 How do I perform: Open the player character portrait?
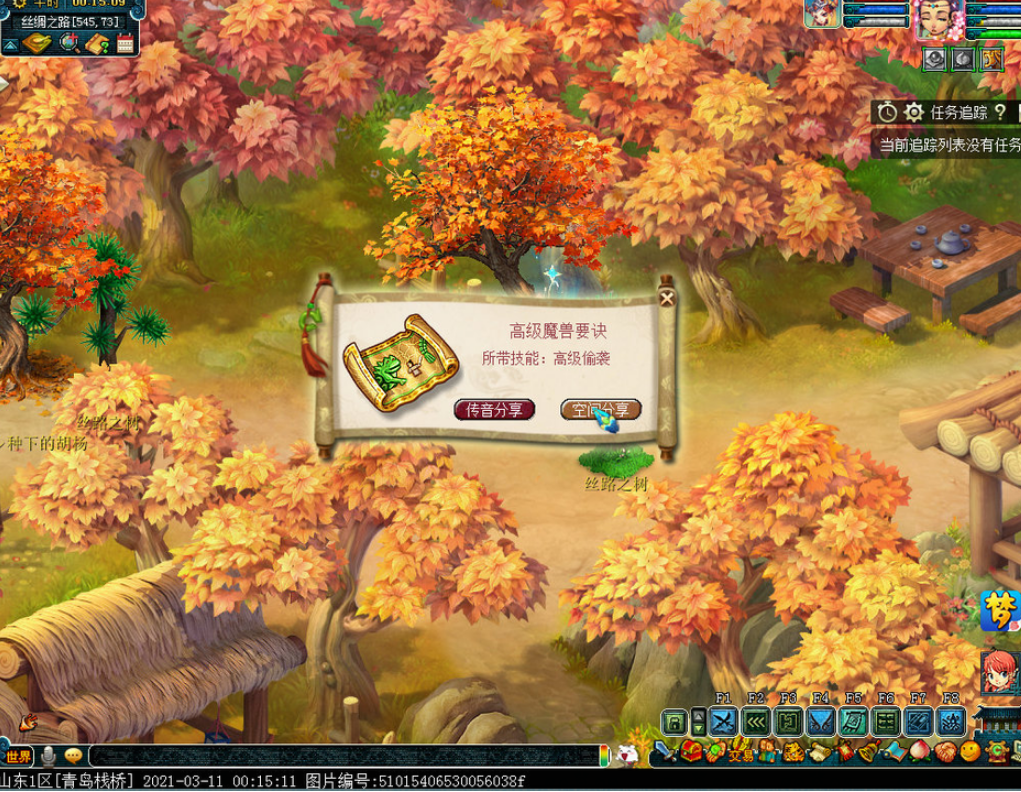click(x=938, y=18)
